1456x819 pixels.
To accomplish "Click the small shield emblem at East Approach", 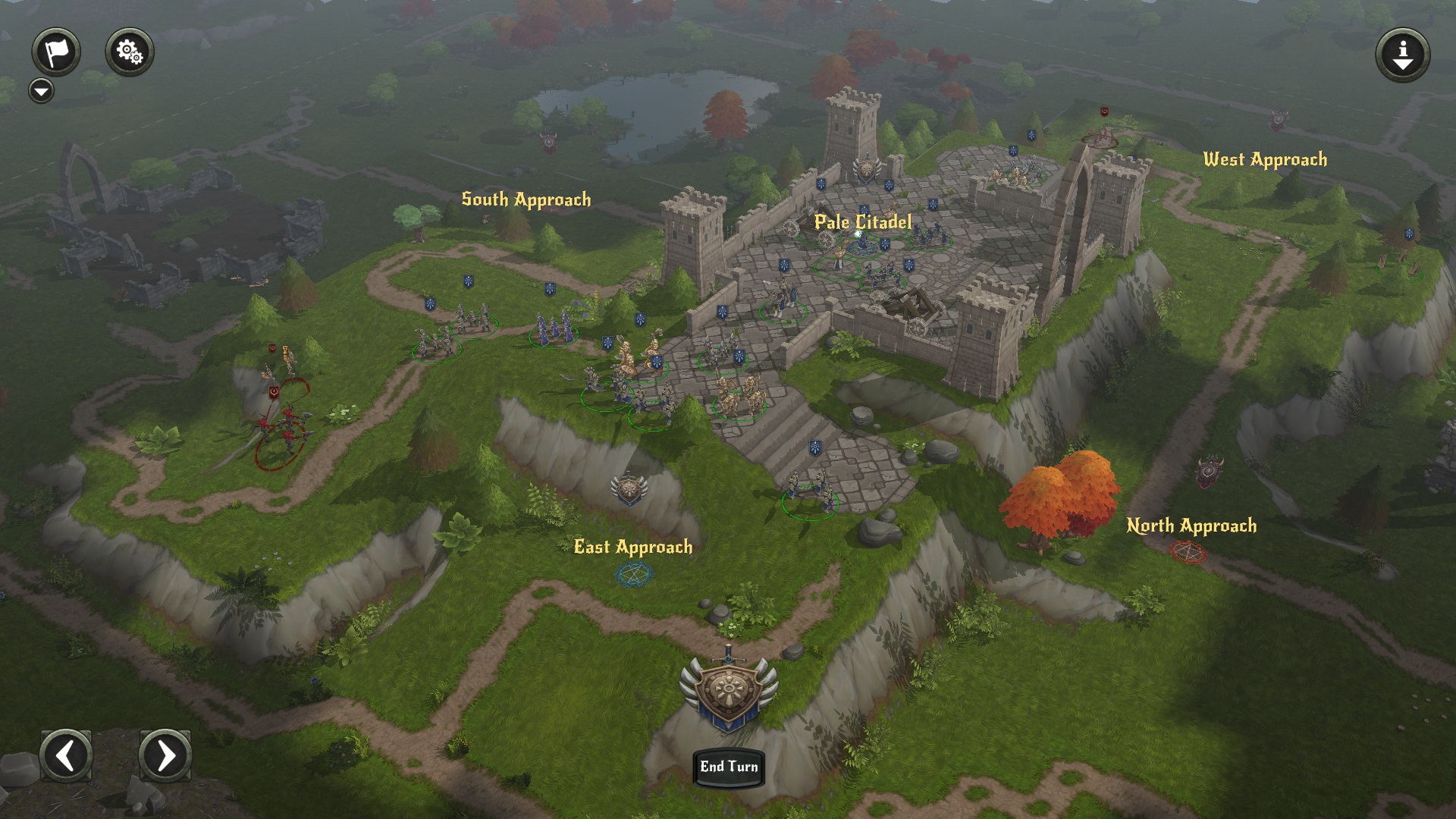I will (628, 489).
